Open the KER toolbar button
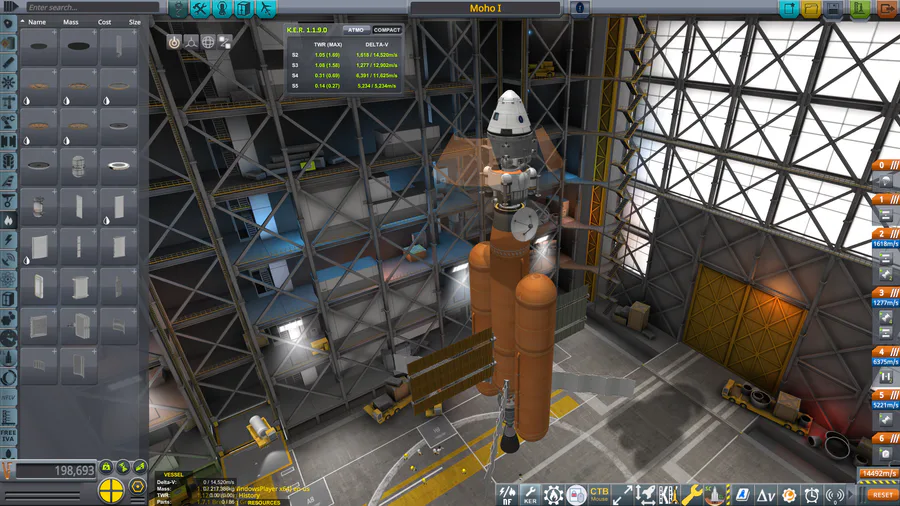Viewport: 900px width, 506px height. tap(530, 494)
